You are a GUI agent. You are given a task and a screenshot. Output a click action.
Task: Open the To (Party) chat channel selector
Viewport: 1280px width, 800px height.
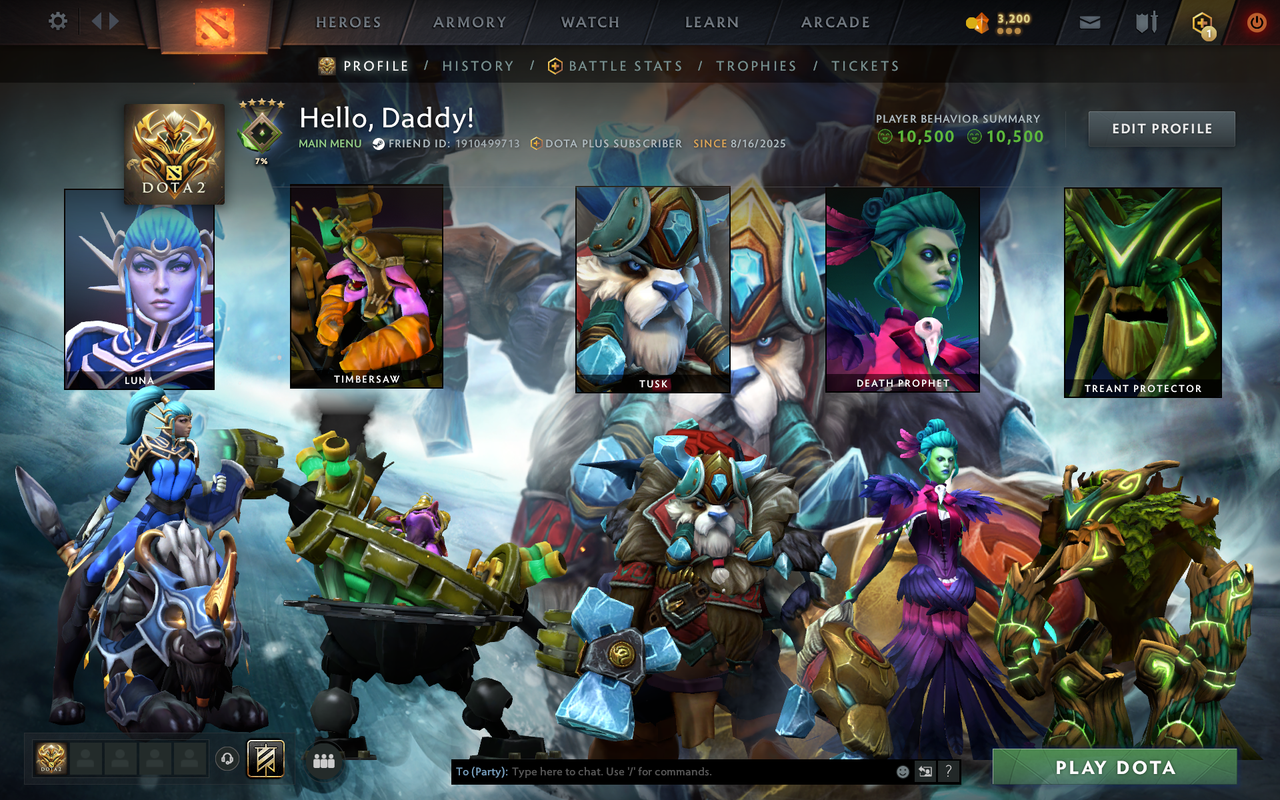pyautogui.click(x=480, y=771)
